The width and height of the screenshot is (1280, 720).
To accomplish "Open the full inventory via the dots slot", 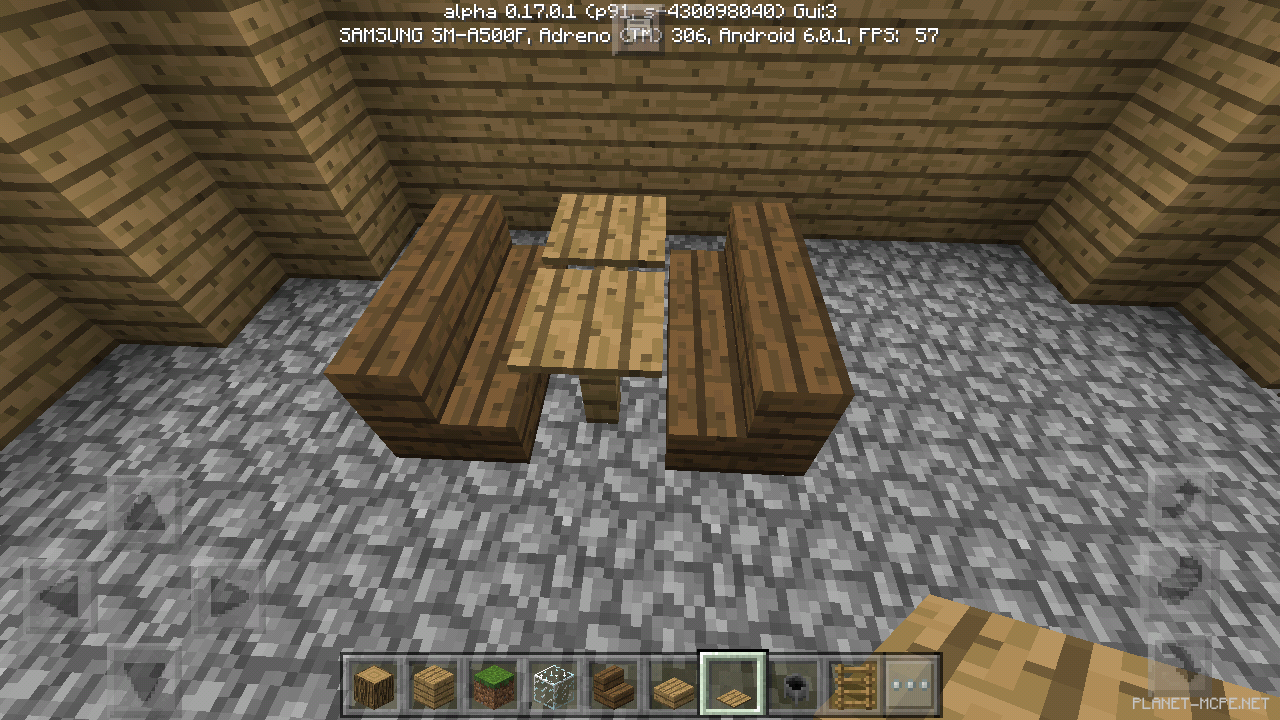I will click(x=911, y=683).
